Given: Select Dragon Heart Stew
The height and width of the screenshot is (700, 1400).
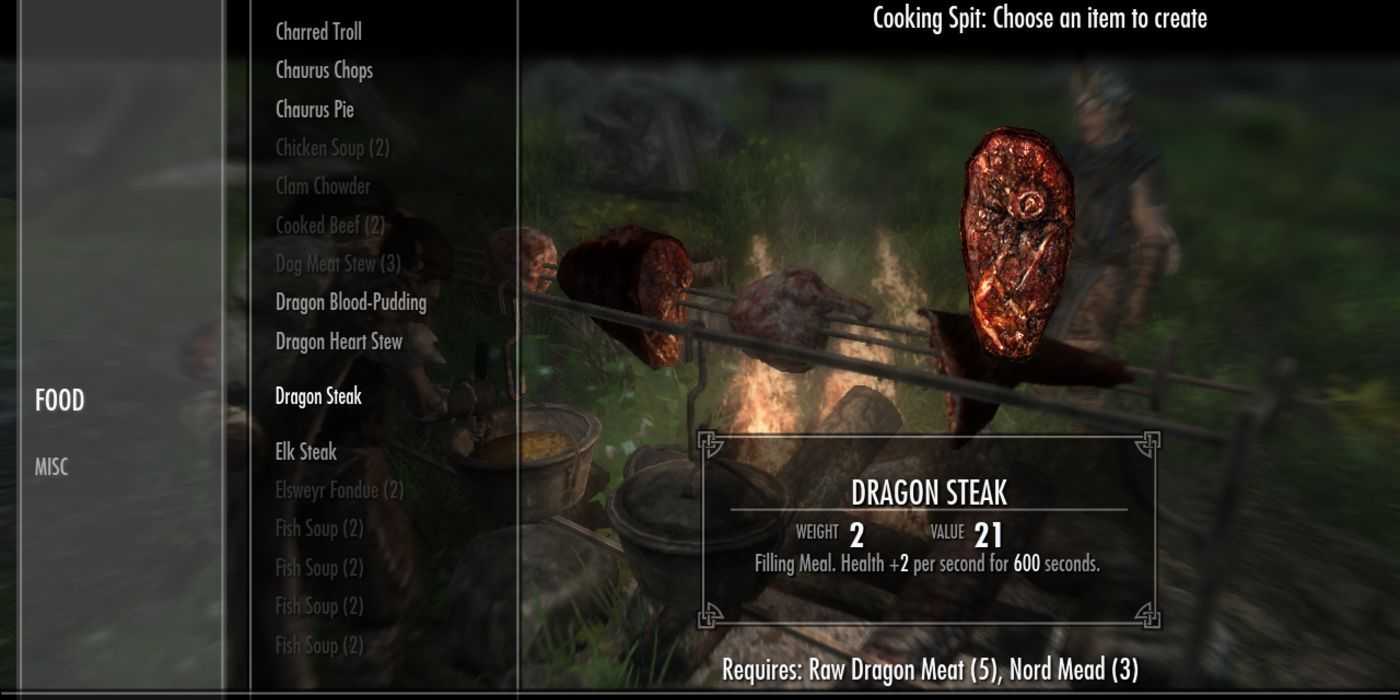Looking at the screenshot, I should [339, 341].
